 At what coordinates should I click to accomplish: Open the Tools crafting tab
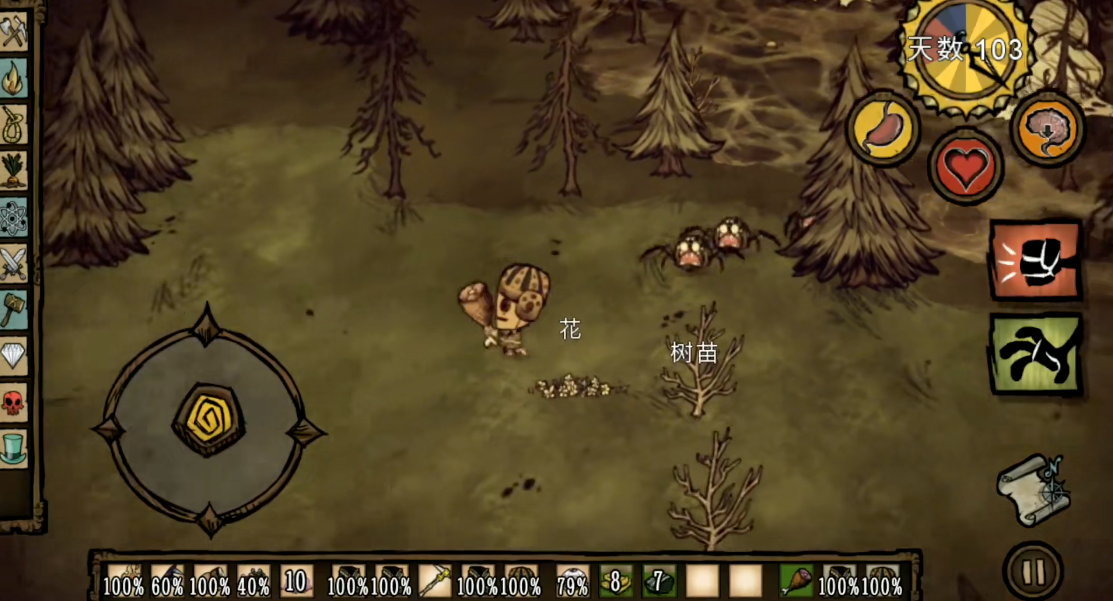(14, 32)
